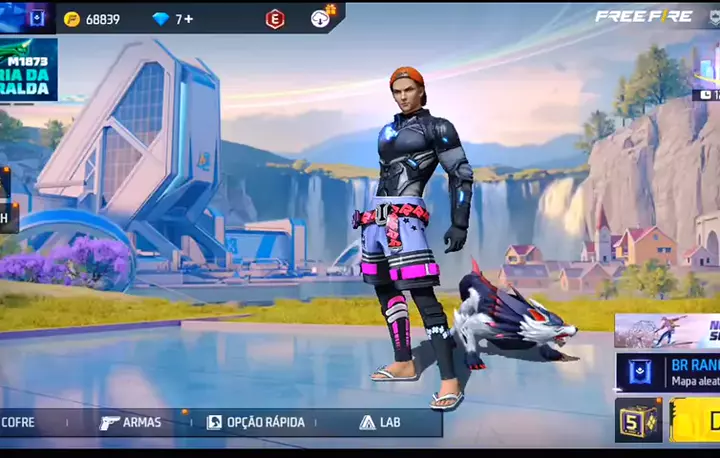Open the COFRE vault menu
The width and height of the screenshot is (720, 458).
tap(20, 422)
